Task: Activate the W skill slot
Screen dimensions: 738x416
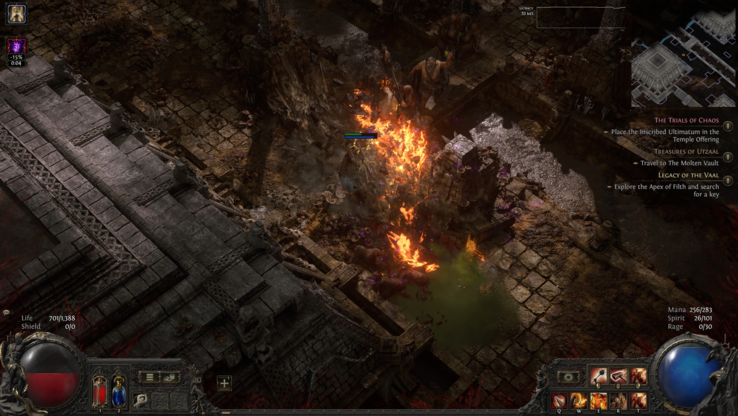Action: [579, 400]
